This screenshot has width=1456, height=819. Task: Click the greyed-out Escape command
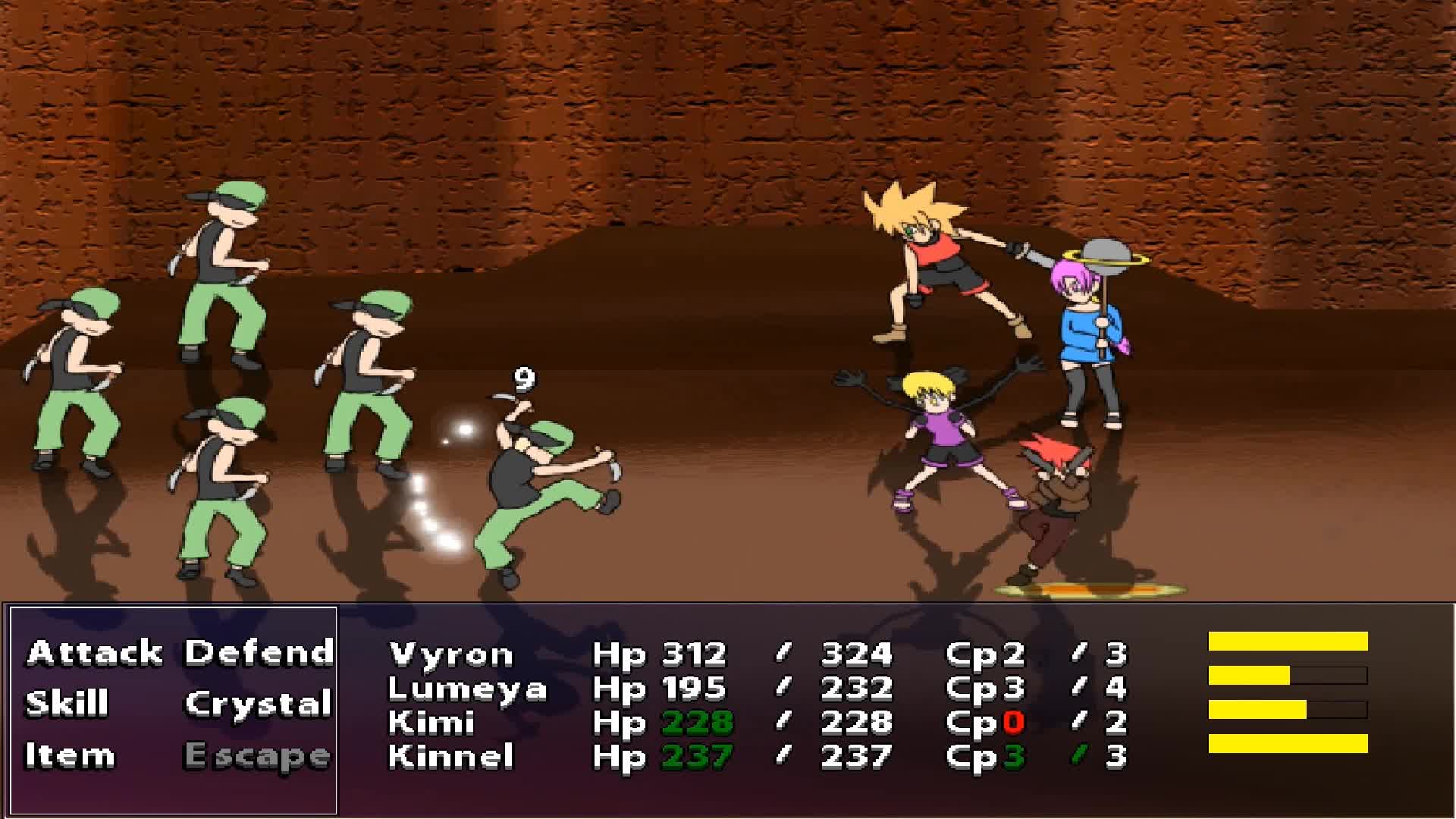[x=258, y=756]
